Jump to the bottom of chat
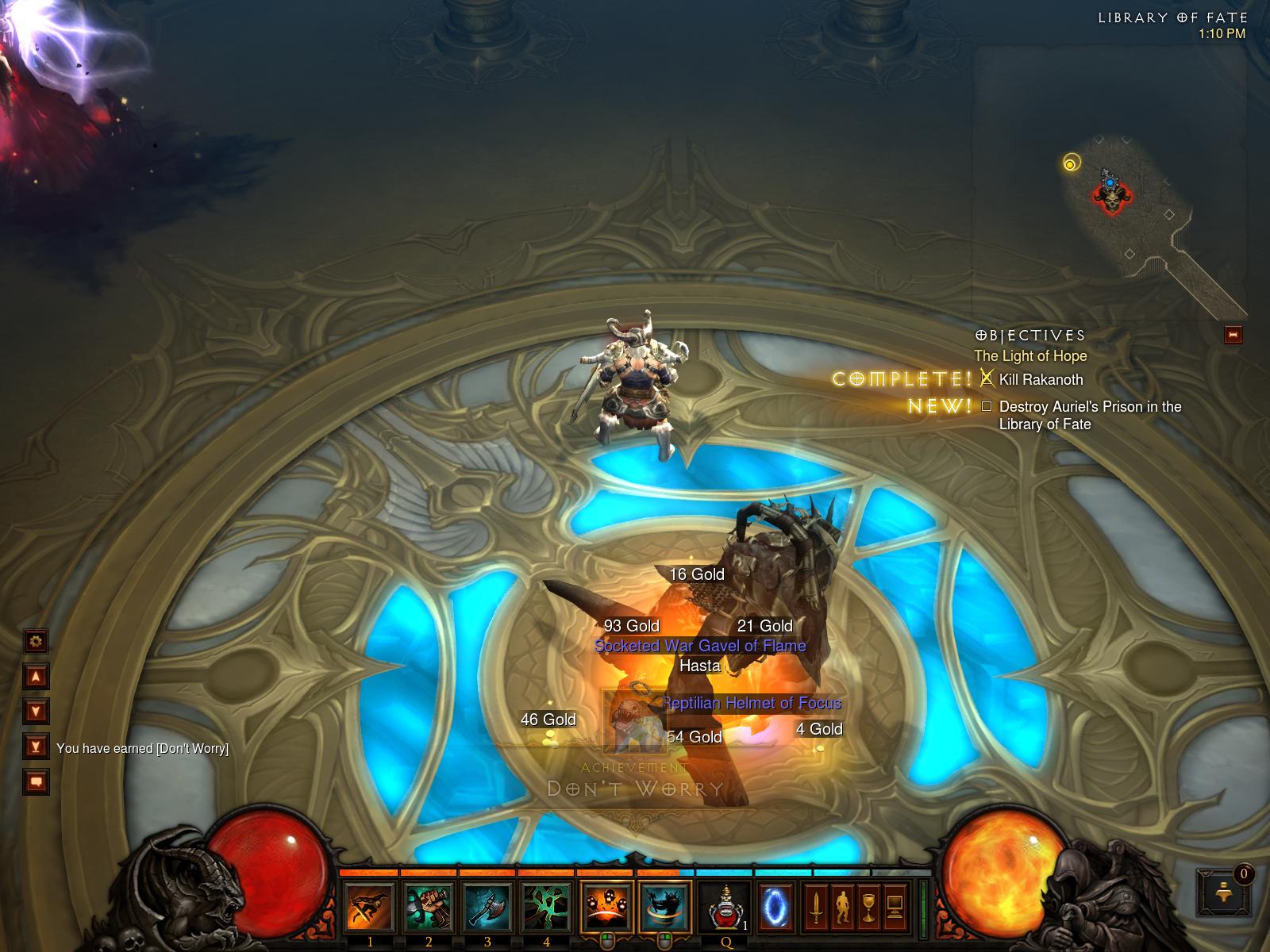The width and height of the screenshot is (1270, 952). [36, 747]
